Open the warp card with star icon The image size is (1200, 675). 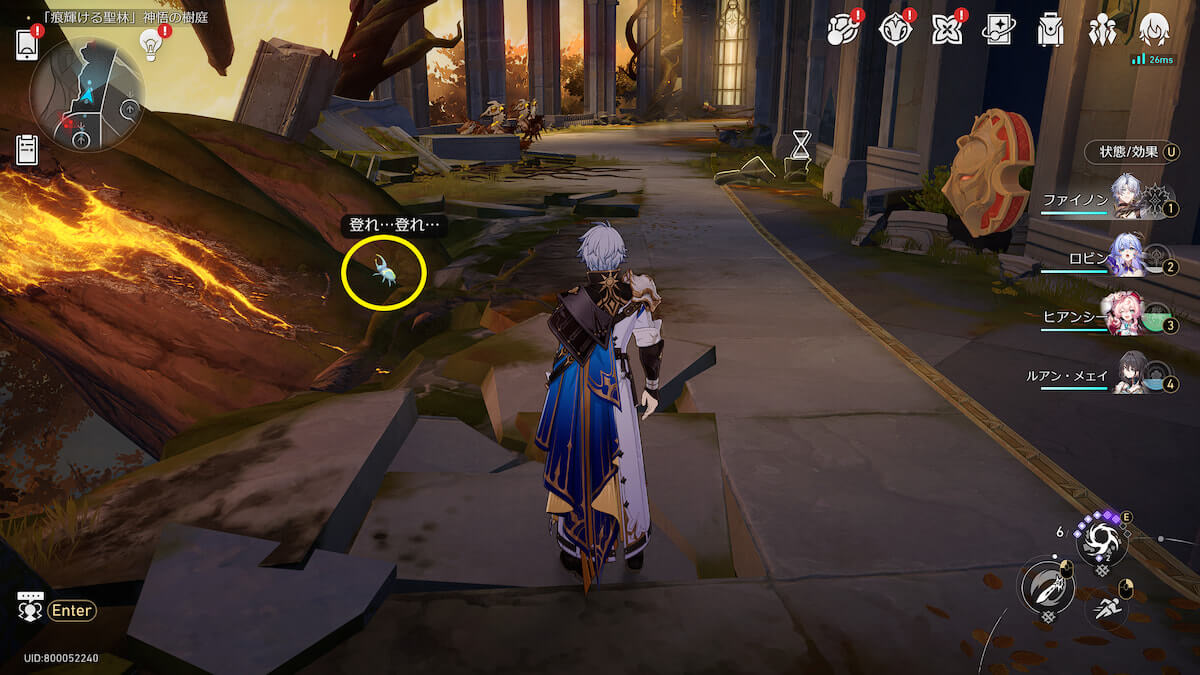pyautogui.click(x=998, y=30)
